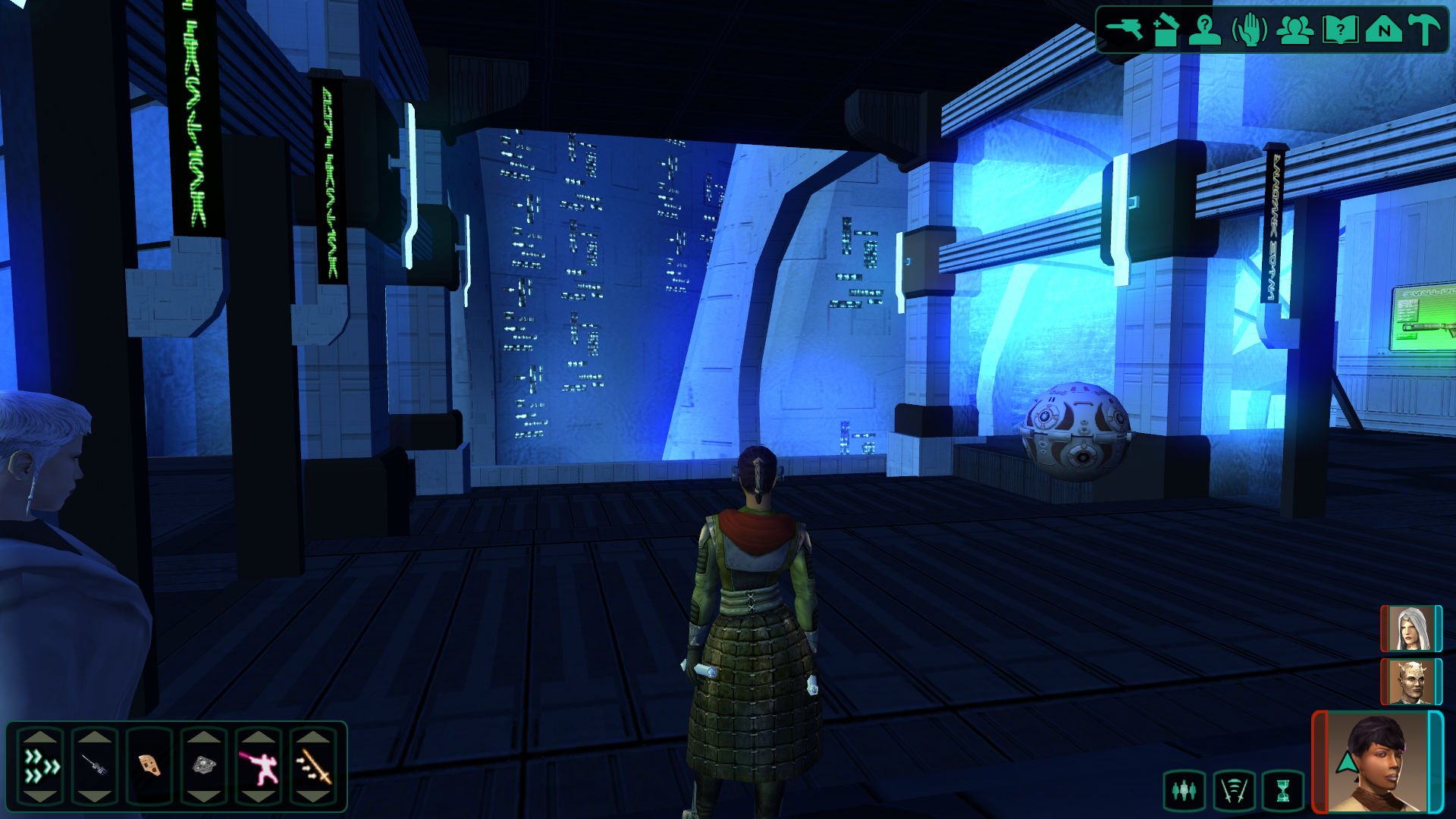
Task: Show the character sheet silhouette icon
Action: point(1205,31)
